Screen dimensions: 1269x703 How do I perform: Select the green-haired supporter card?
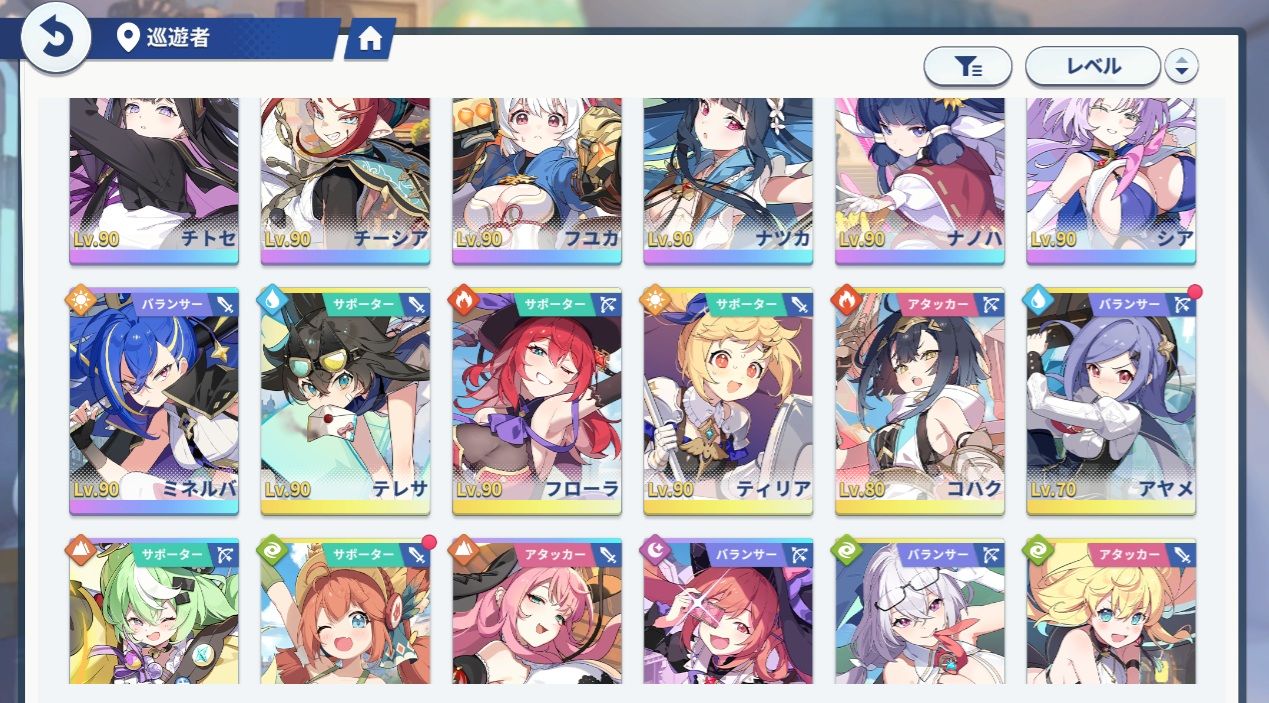154,615
